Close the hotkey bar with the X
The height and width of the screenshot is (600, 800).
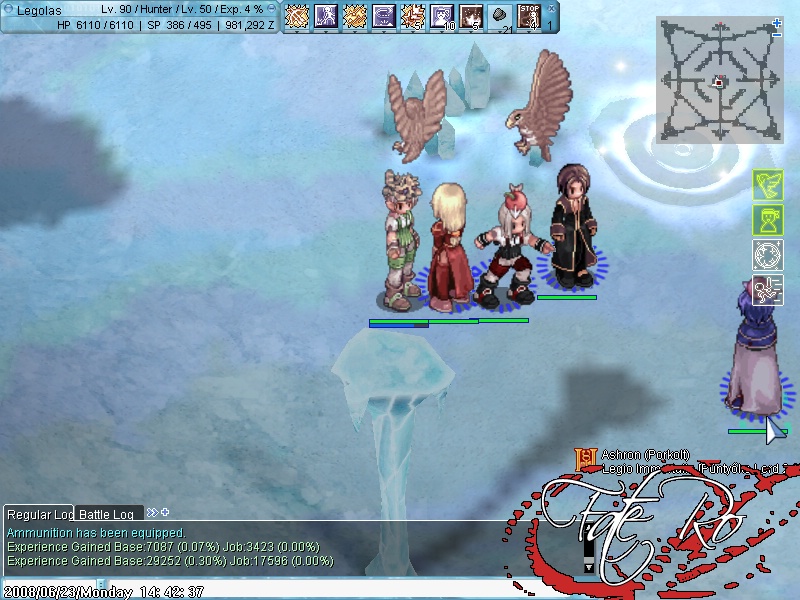(x=549, y=7)
